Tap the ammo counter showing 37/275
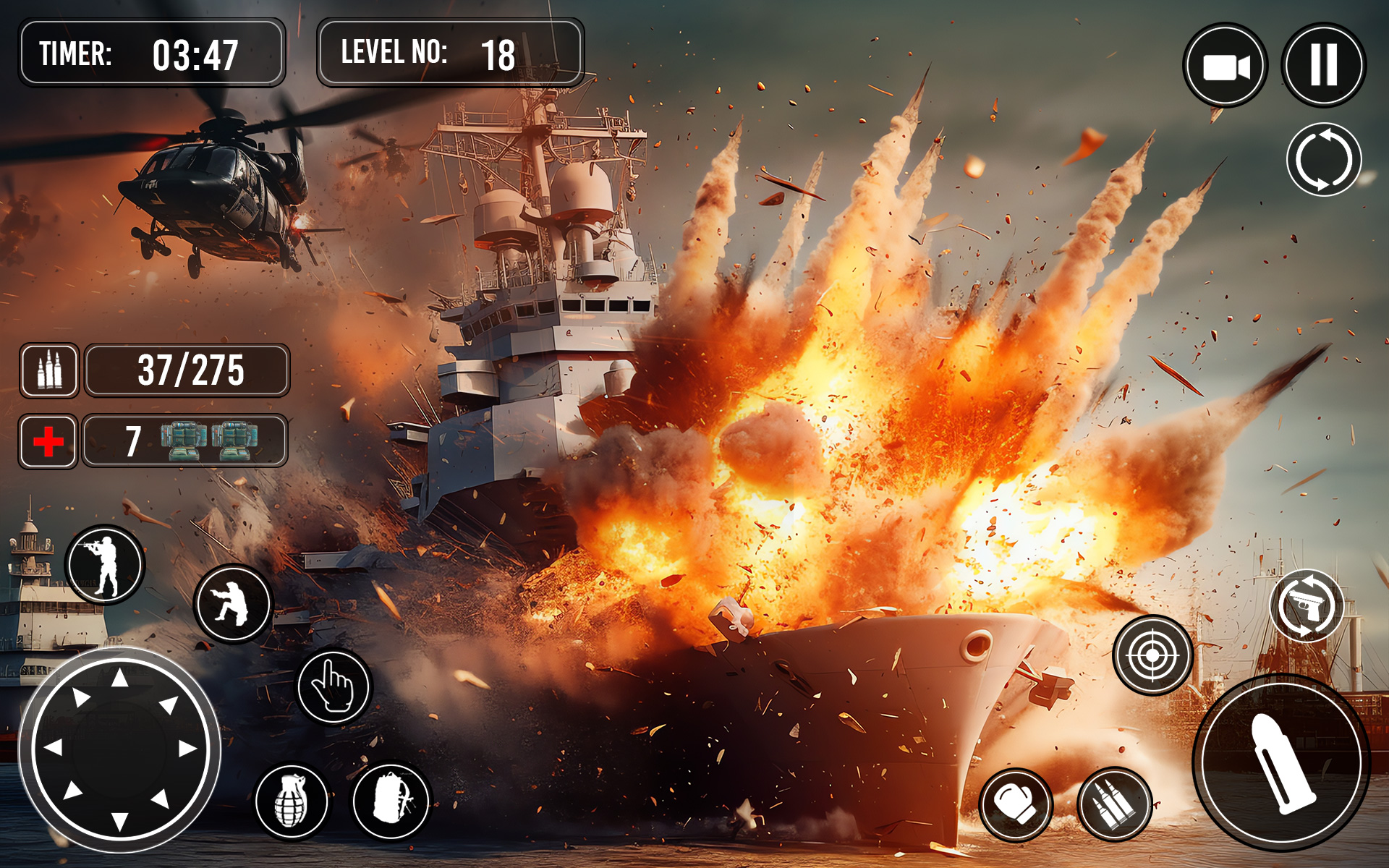This screenshot has height=868, width=1389. pyautogui.click(x=190, y=371)
